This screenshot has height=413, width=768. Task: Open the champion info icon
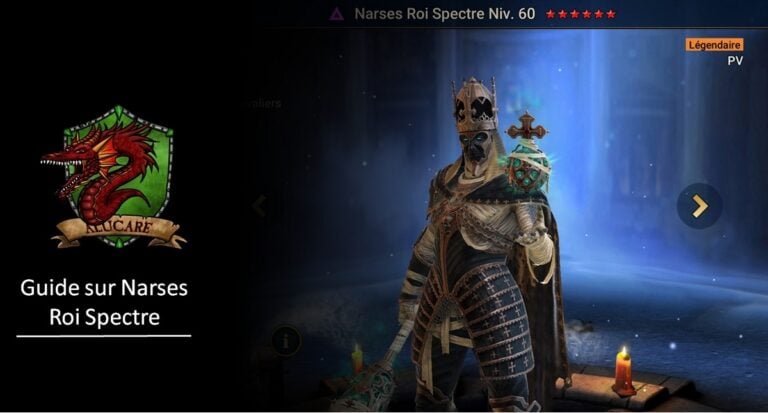coord(285,340)
